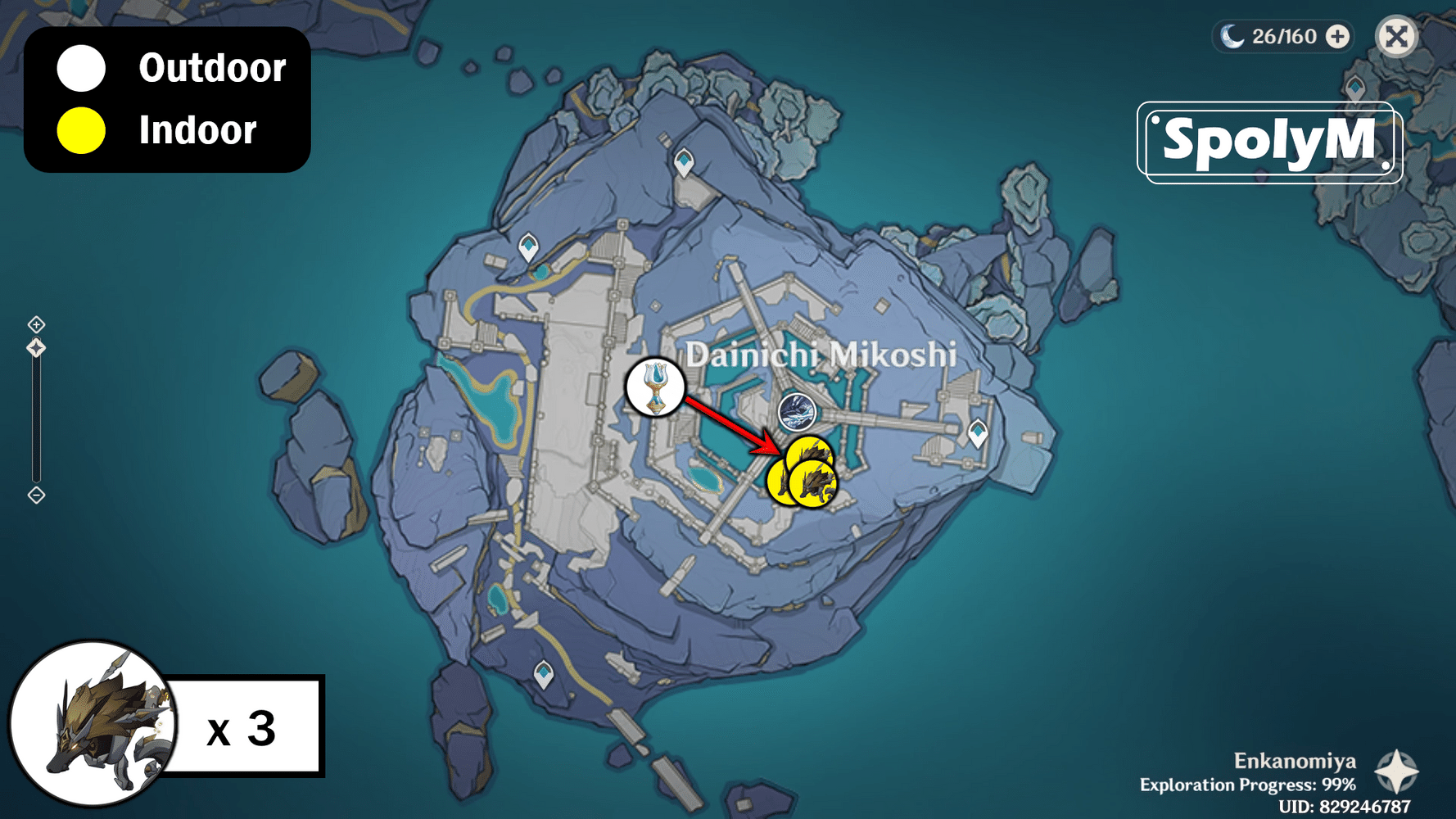The image size is (1456, 819).
Task: Close the map with the X button
Action: 1397,36
